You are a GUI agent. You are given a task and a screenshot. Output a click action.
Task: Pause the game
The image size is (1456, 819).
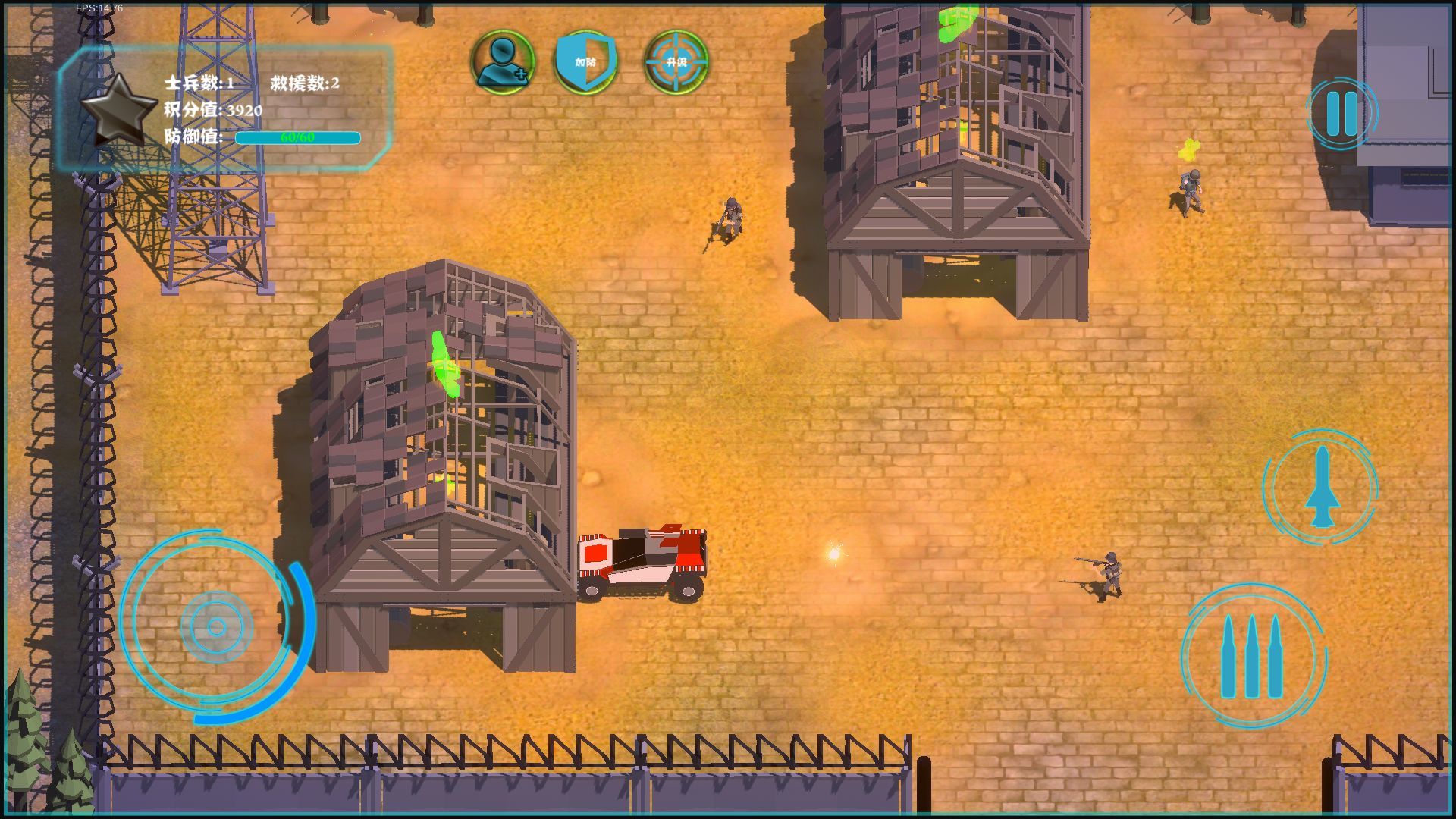point(1341,114)
